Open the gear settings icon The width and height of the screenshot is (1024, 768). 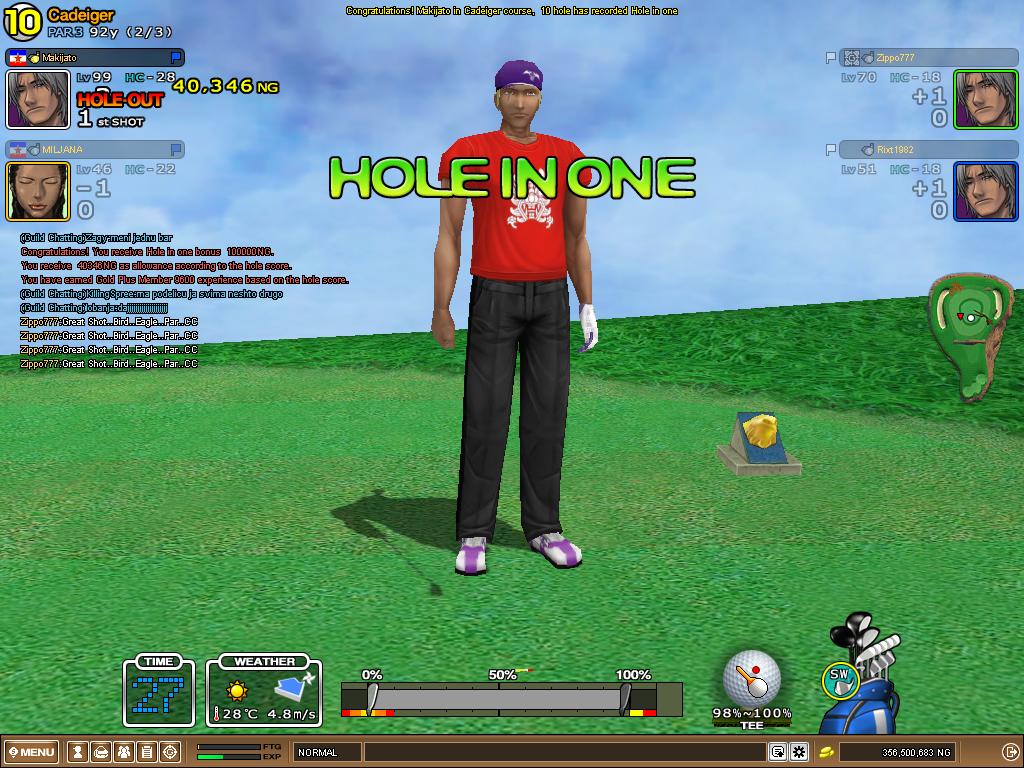[x=799, y=752]
